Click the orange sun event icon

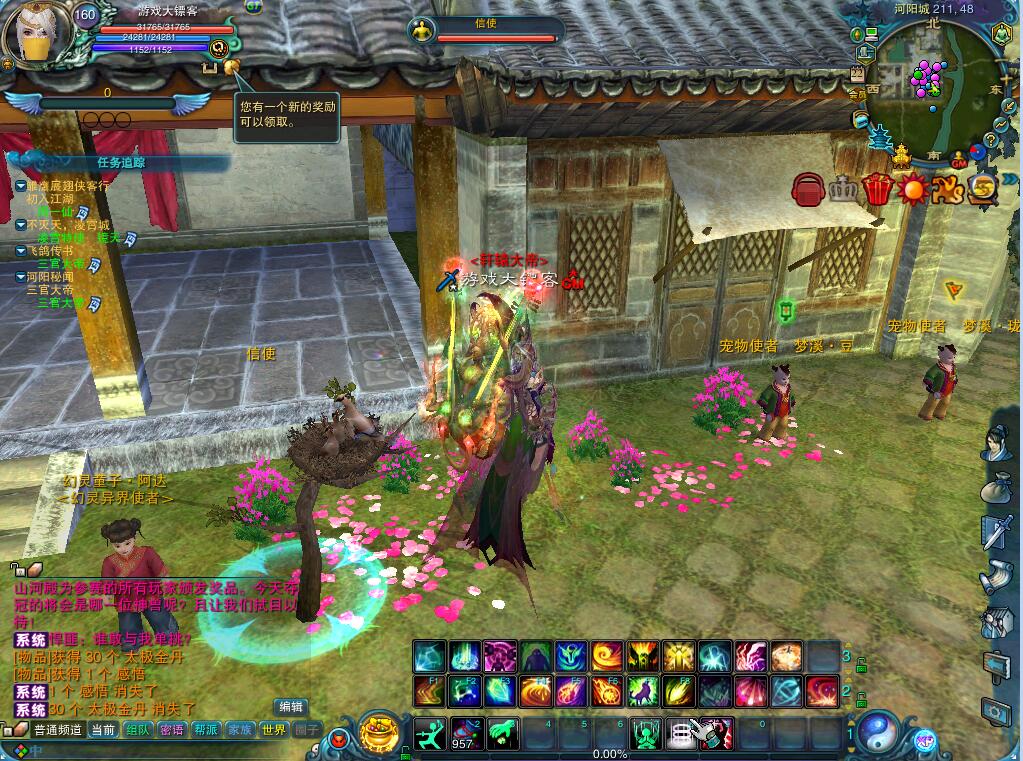tap(912, 189)
